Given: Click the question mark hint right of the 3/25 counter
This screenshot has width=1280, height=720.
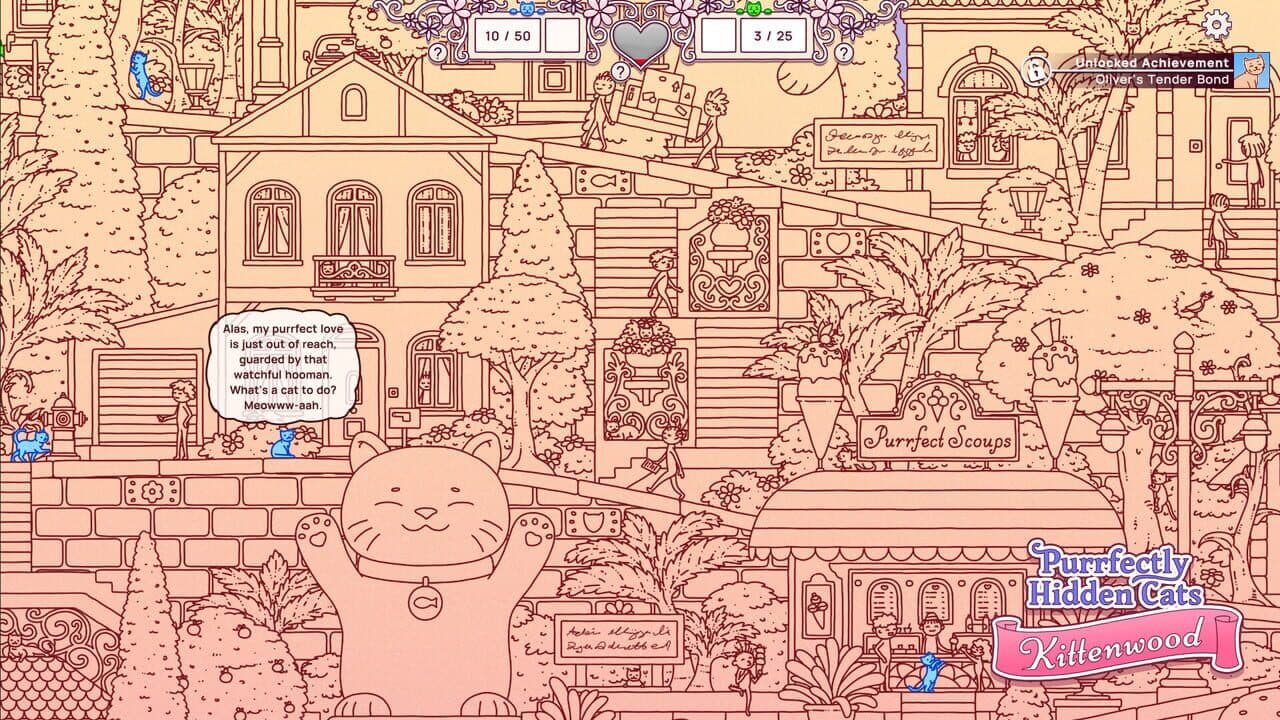Looking at the screenshot, I should 843,52.
